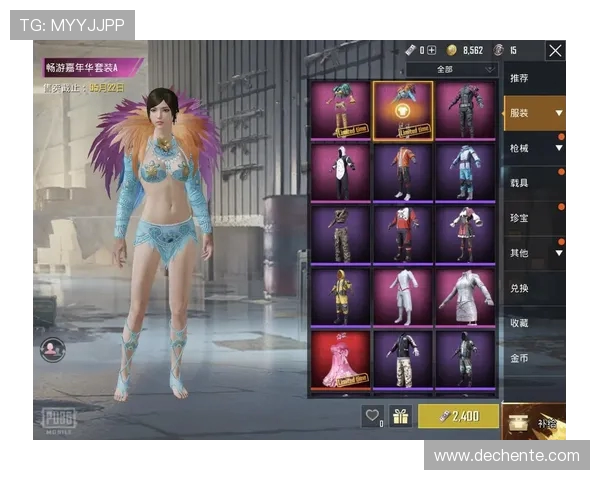Image resolution: width=600 pixels, height=480 pixels.
Task: Toggle the character avatar icon button
Action: pyautogui.click(x=53, y=349)
